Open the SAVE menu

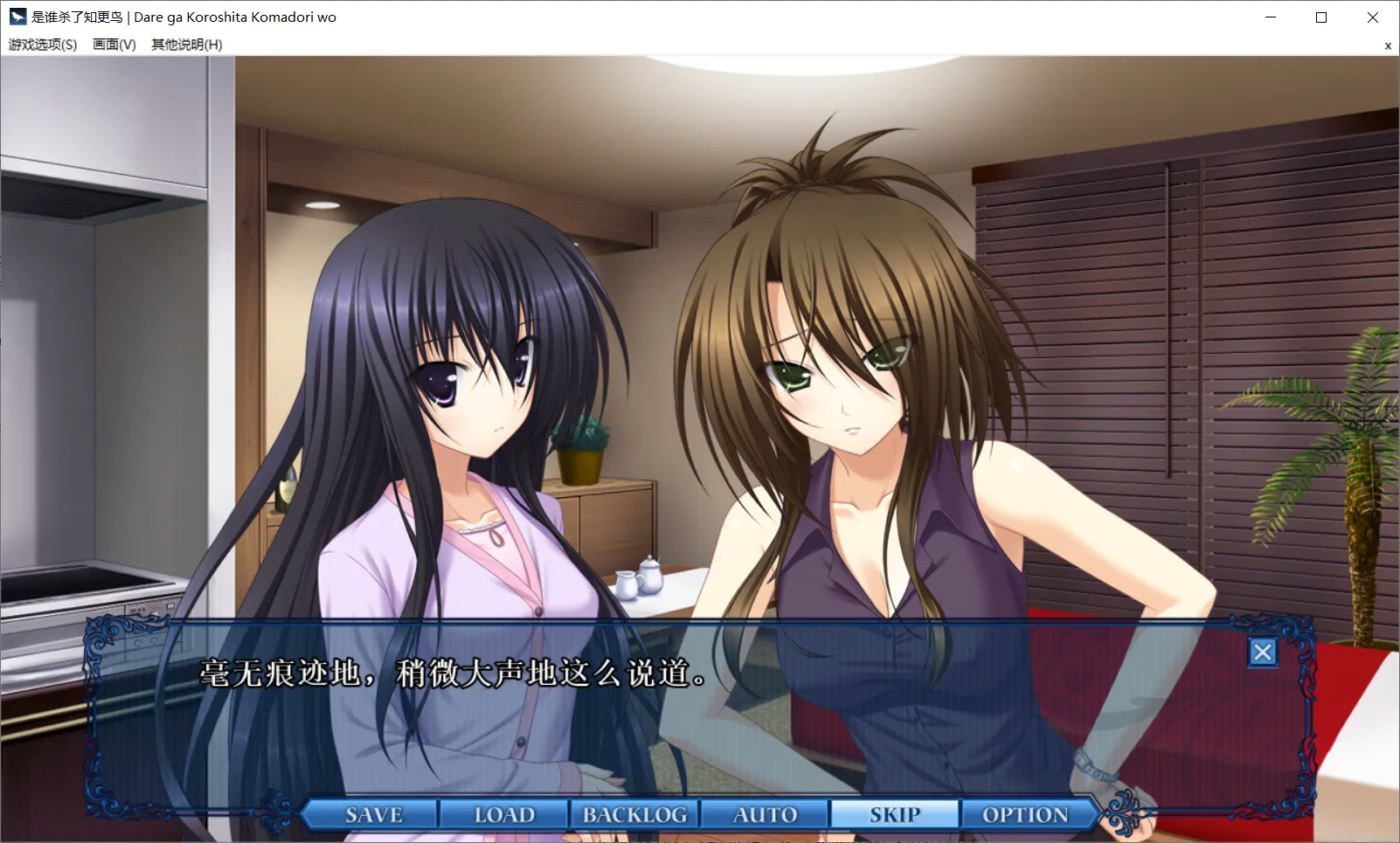click(373, 814)
